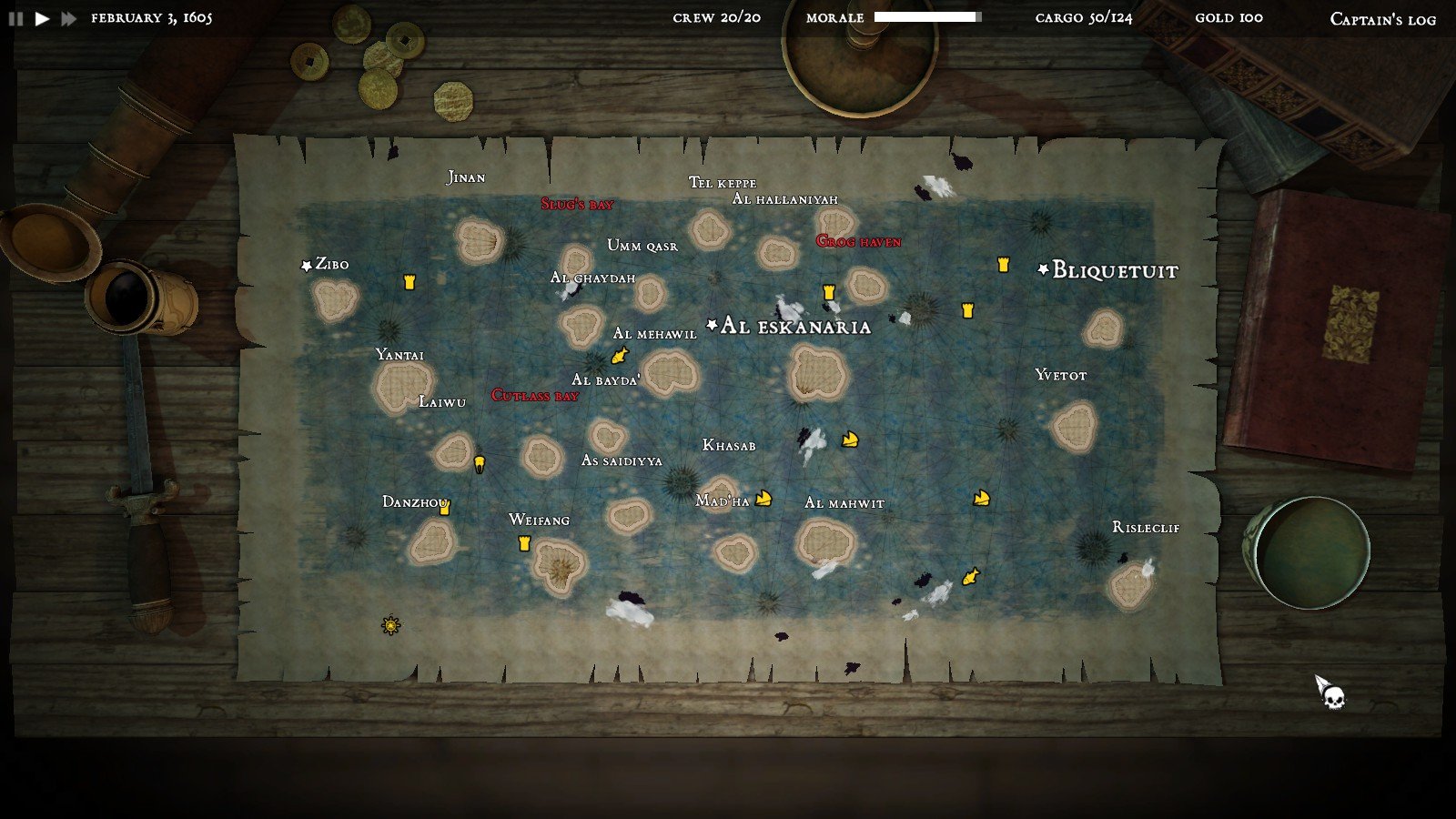Select the Jinan port

click(466, 177)
